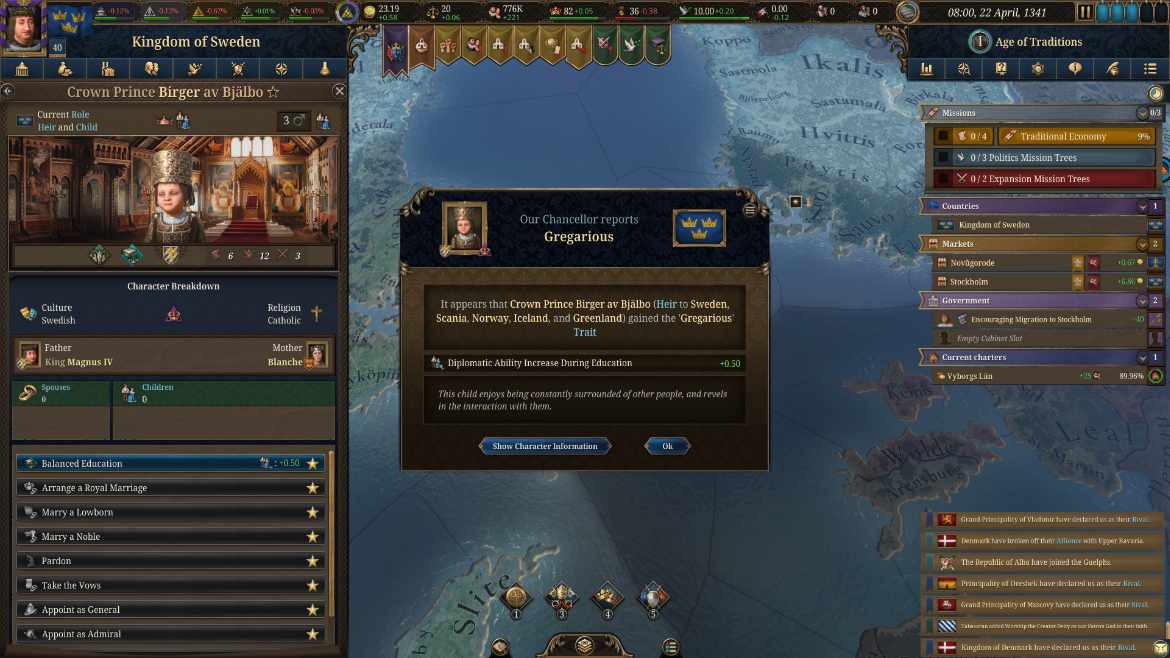Select the Novugorode market entry
The image size is (1170, 658).
1000,263
